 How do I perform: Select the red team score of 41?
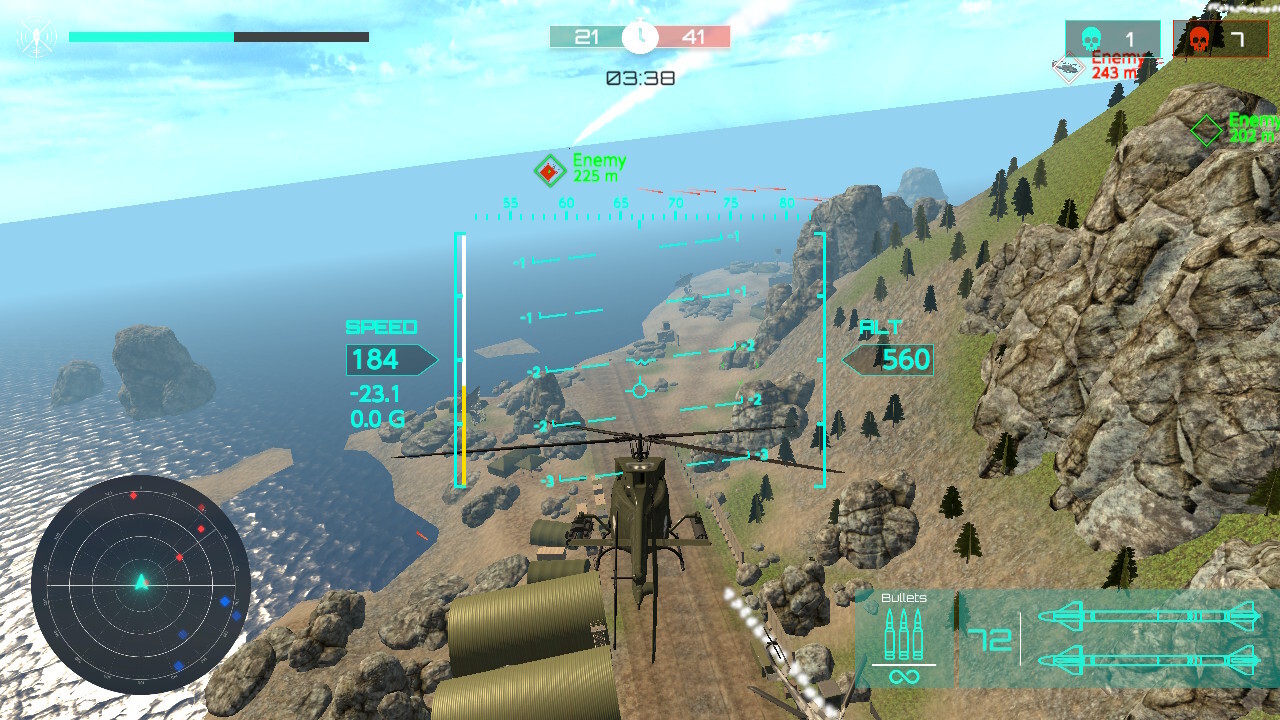click(x=697, y=36)
